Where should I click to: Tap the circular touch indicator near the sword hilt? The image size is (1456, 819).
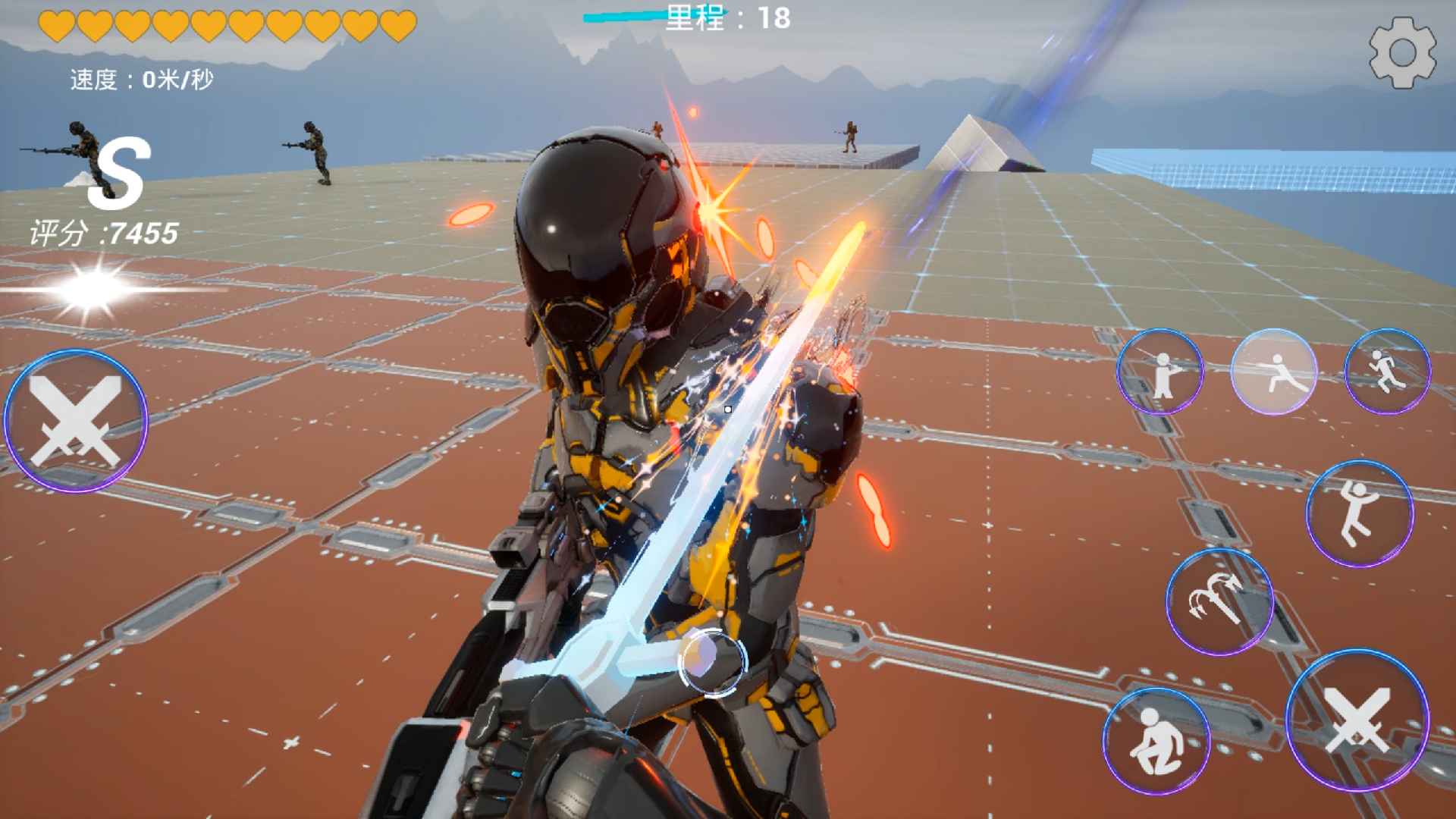[714, 664]
